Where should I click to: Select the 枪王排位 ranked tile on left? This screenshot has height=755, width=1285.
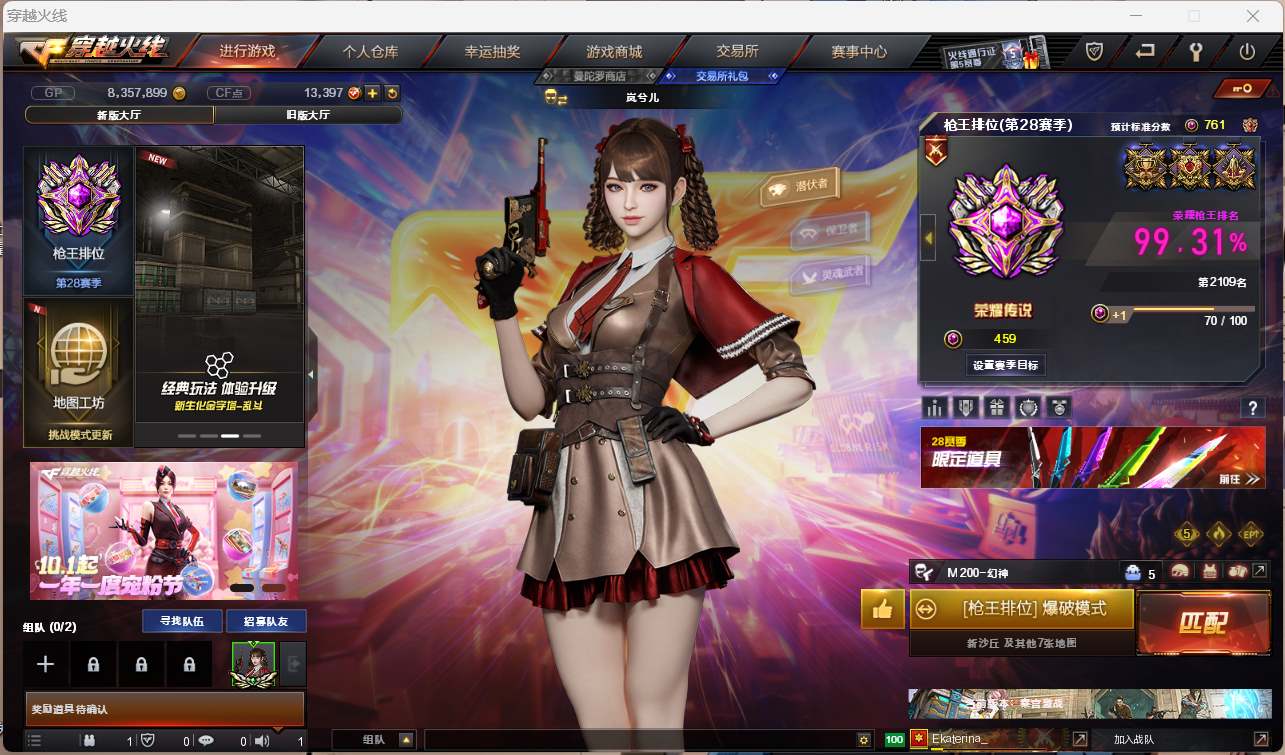(x=78, y=220)
